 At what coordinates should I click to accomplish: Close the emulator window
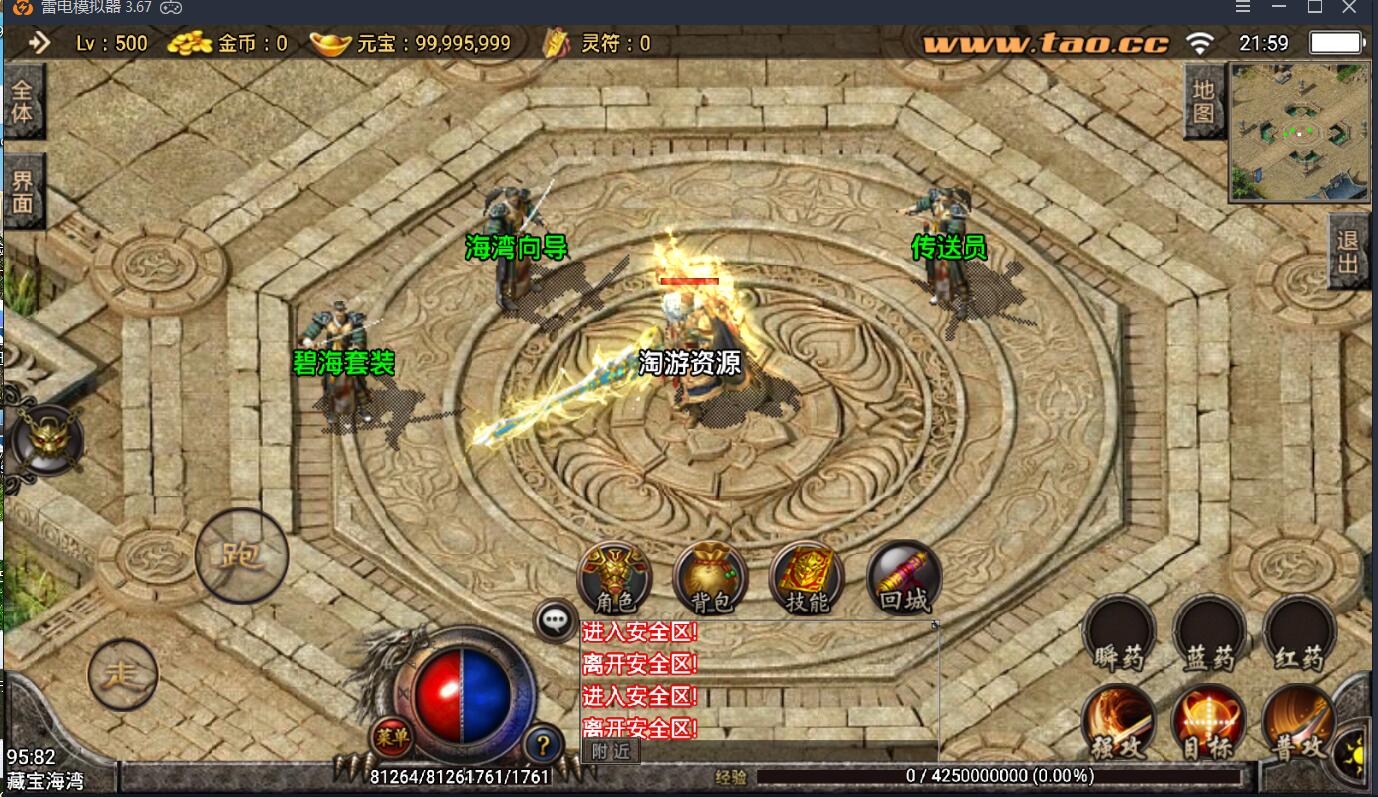click(x=1349, y=8)
